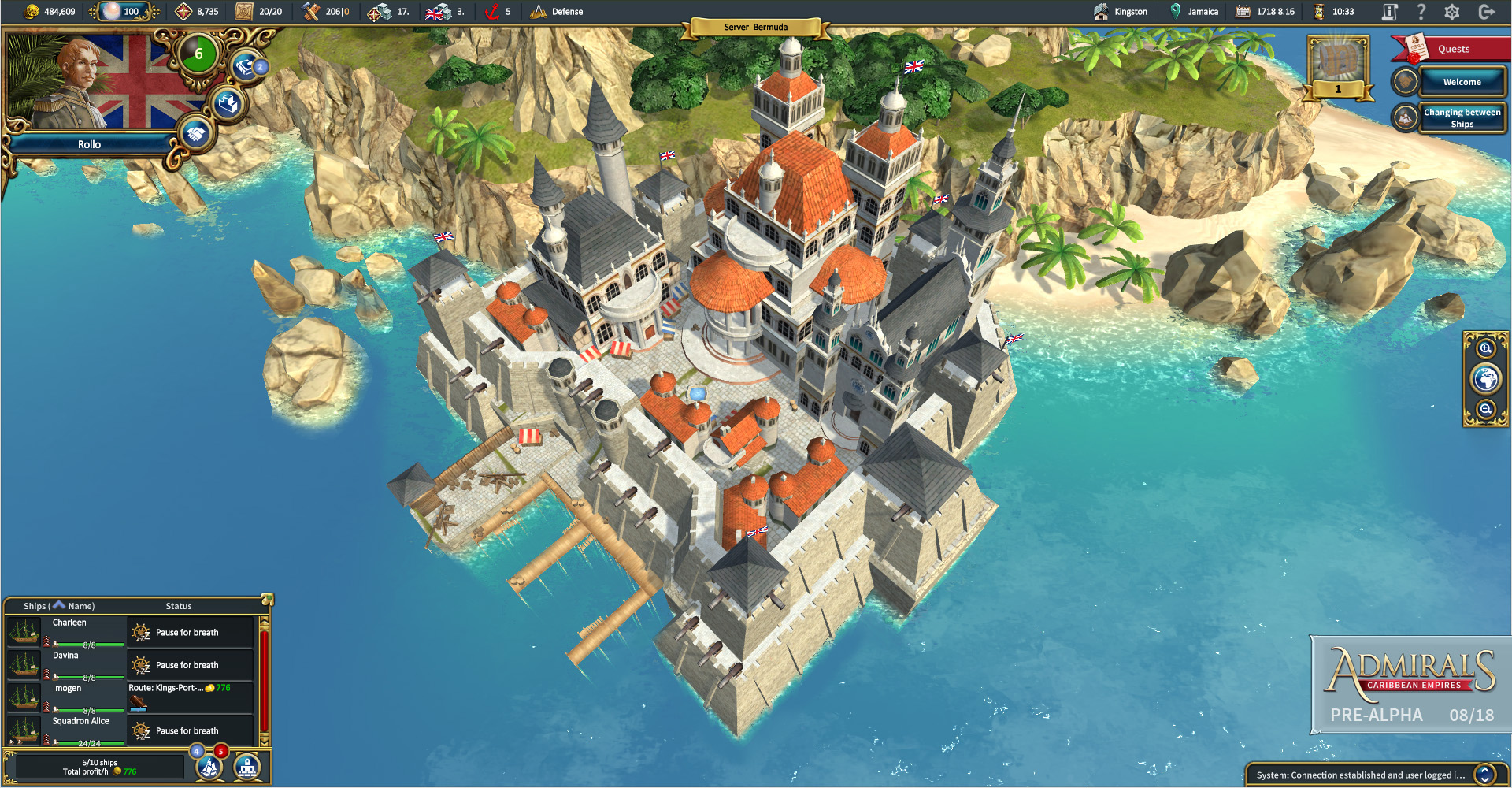Log out with the exit arrow icon

(x=1487, y=12)
